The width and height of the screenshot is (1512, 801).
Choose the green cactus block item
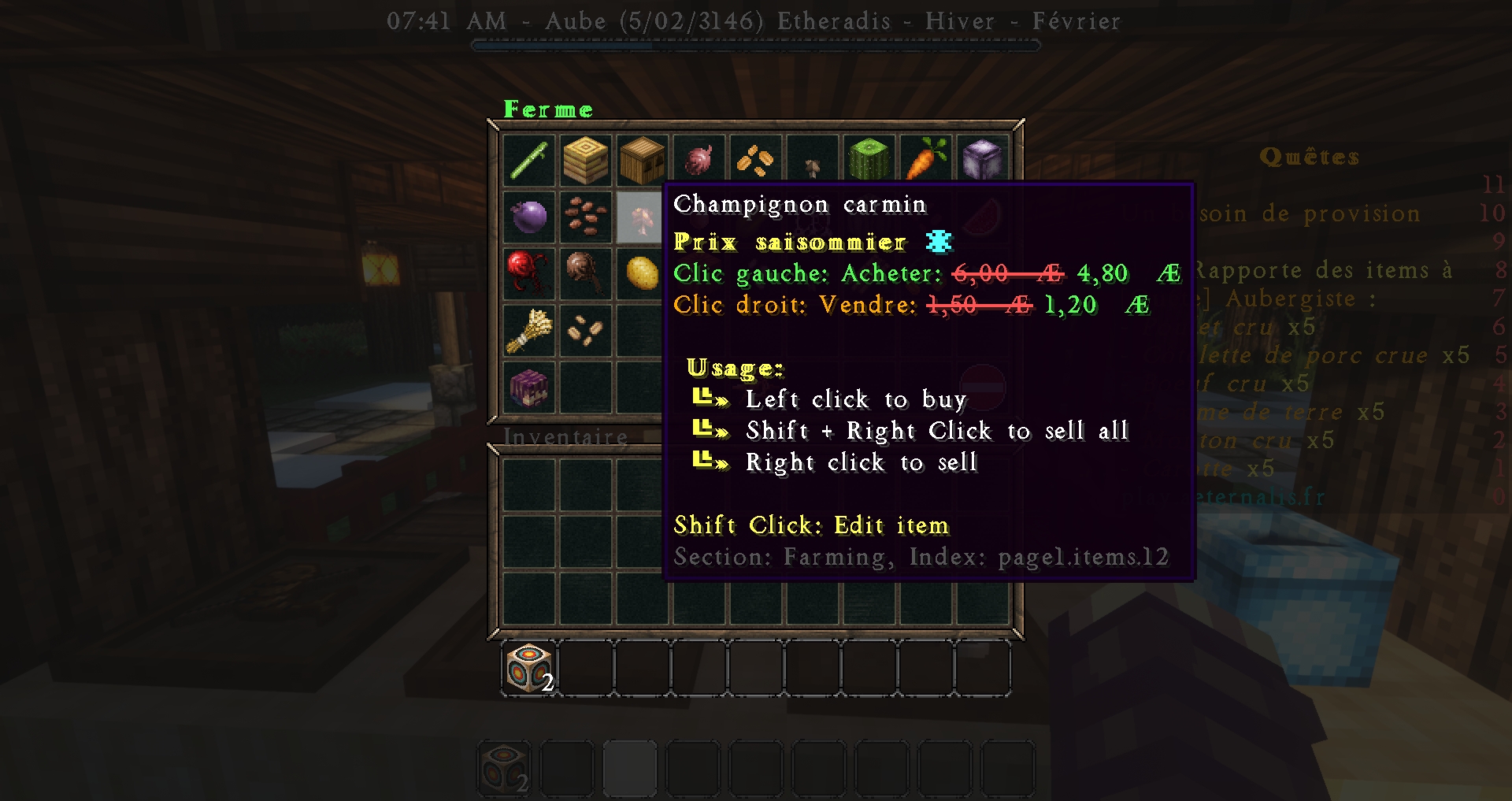(x=869, y=160)
